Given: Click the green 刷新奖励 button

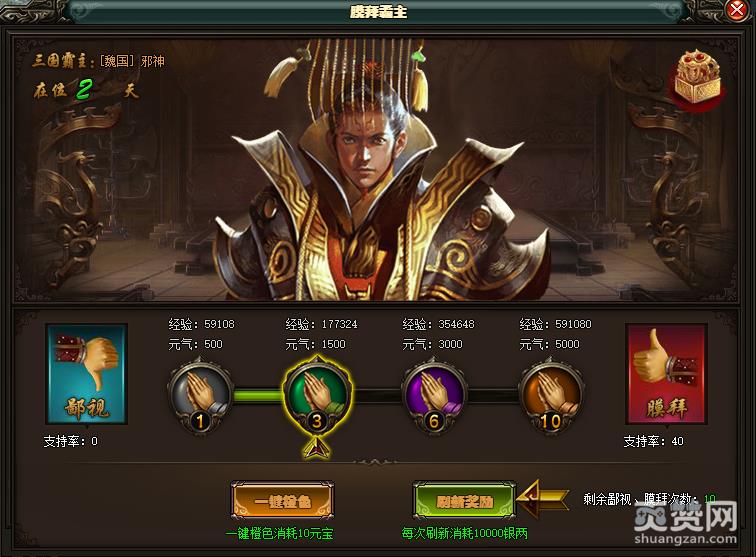Looking at the screenshot, I should [464, 499].
